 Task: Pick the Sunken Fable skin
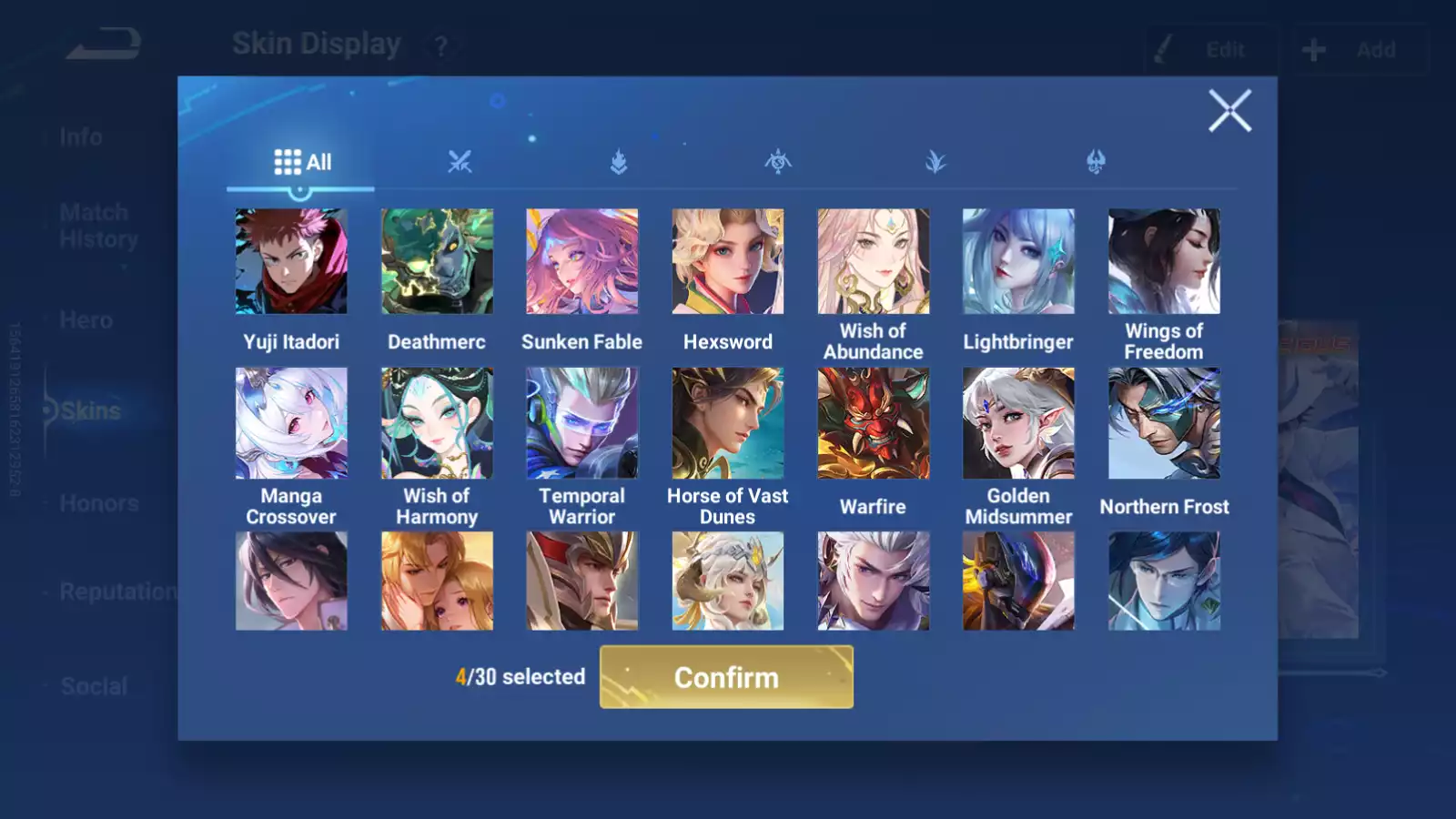coord(581,262)
